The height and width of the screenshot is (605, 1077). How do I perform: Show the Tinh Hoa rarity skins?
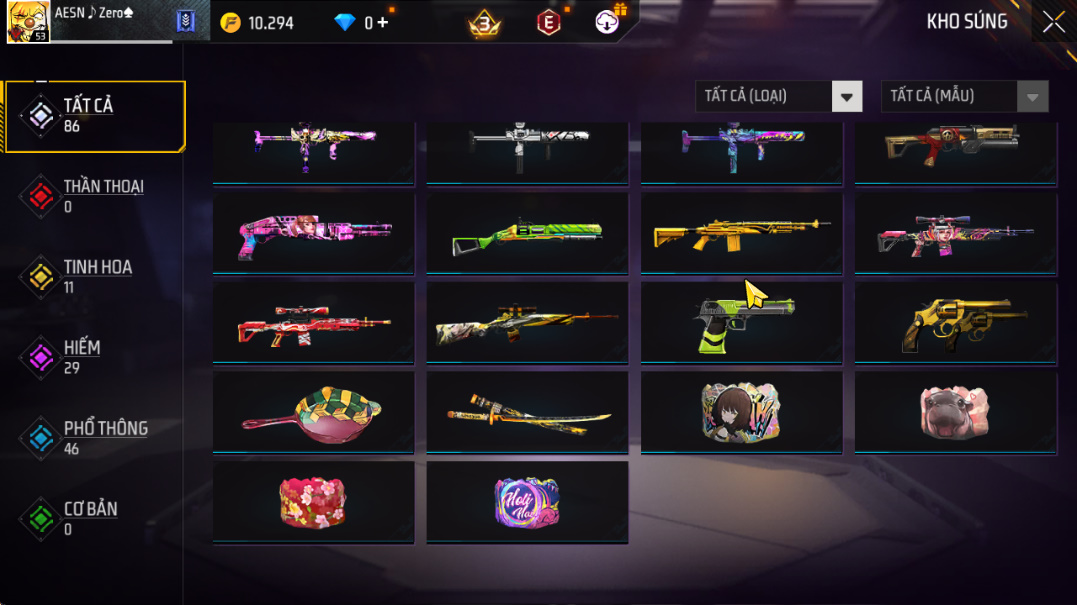(95, 277)
